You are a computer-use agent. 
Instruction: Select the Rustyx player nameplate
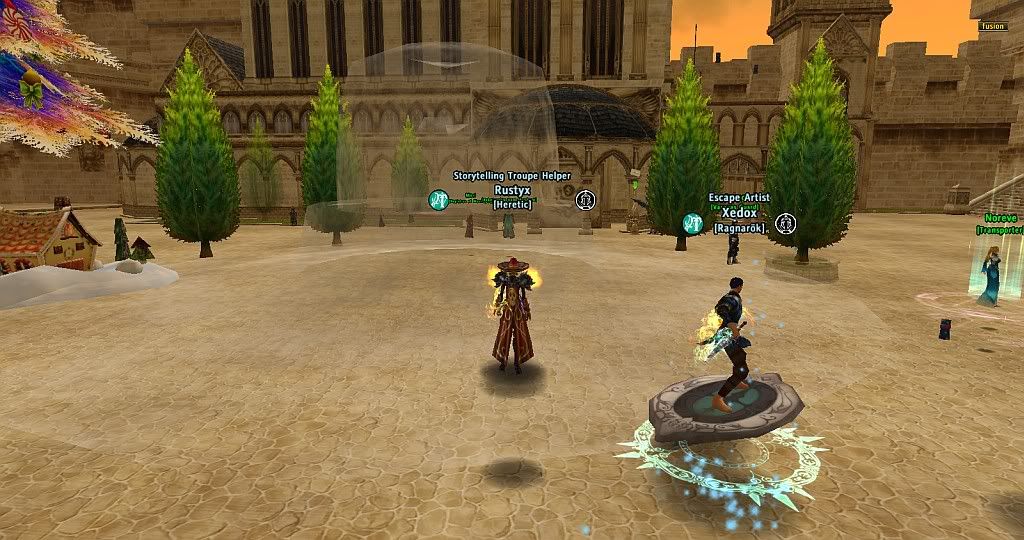coord(510,189)
